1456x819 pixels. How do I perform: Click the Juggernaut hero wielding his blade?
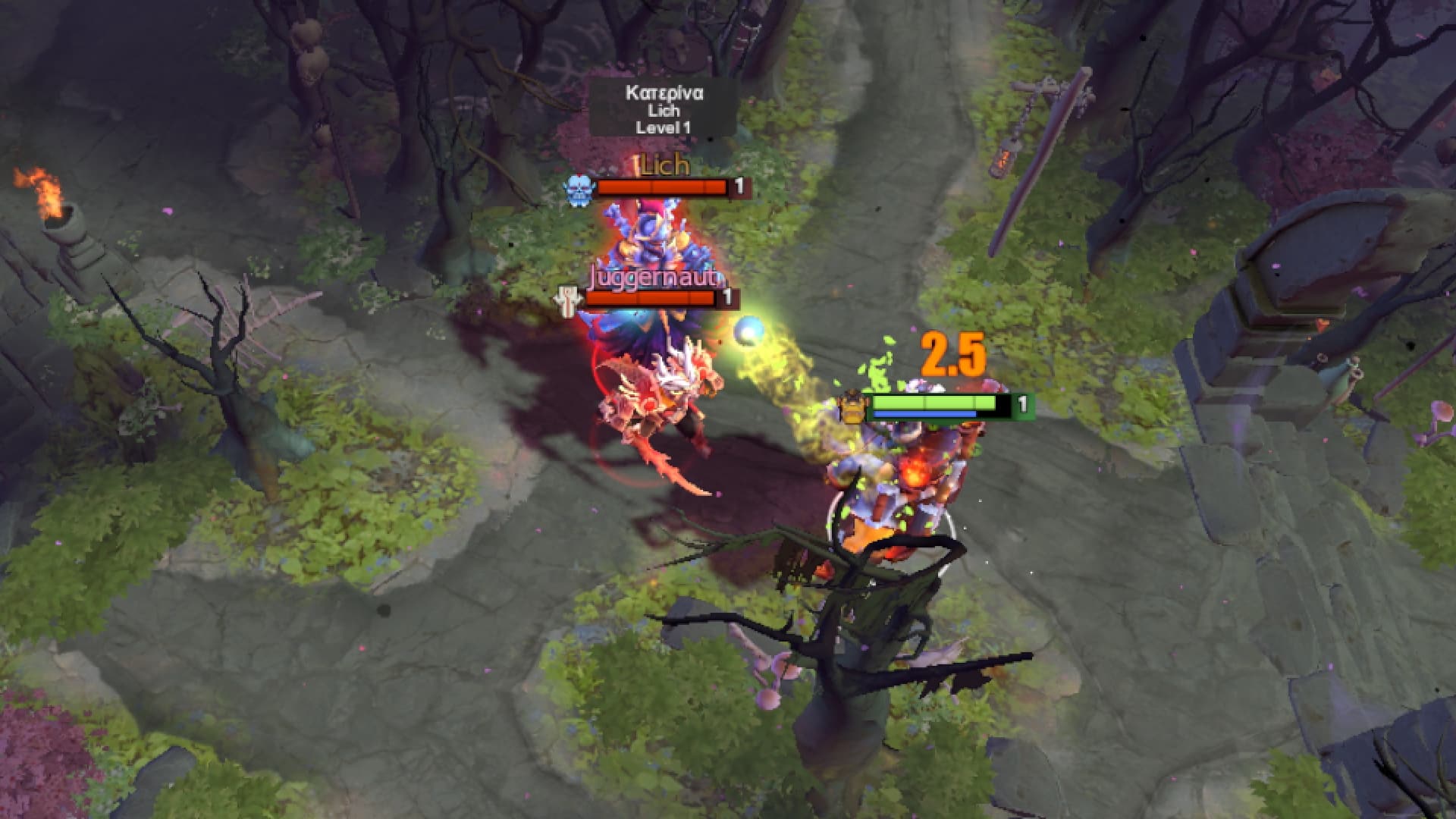point(660,394)
